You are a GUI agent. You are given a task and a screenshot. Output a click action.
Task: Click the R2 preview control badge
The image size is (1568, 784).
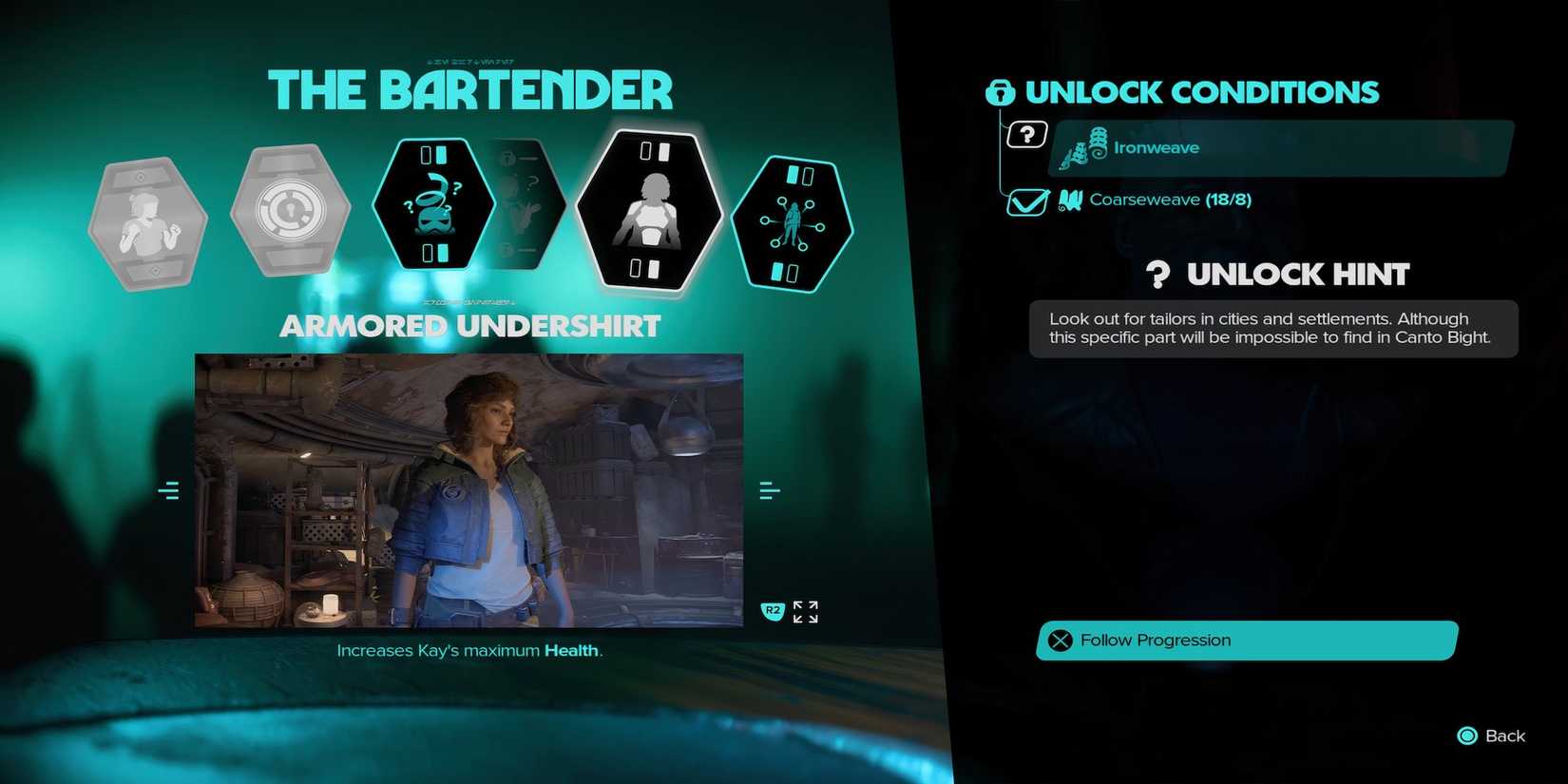772,613
